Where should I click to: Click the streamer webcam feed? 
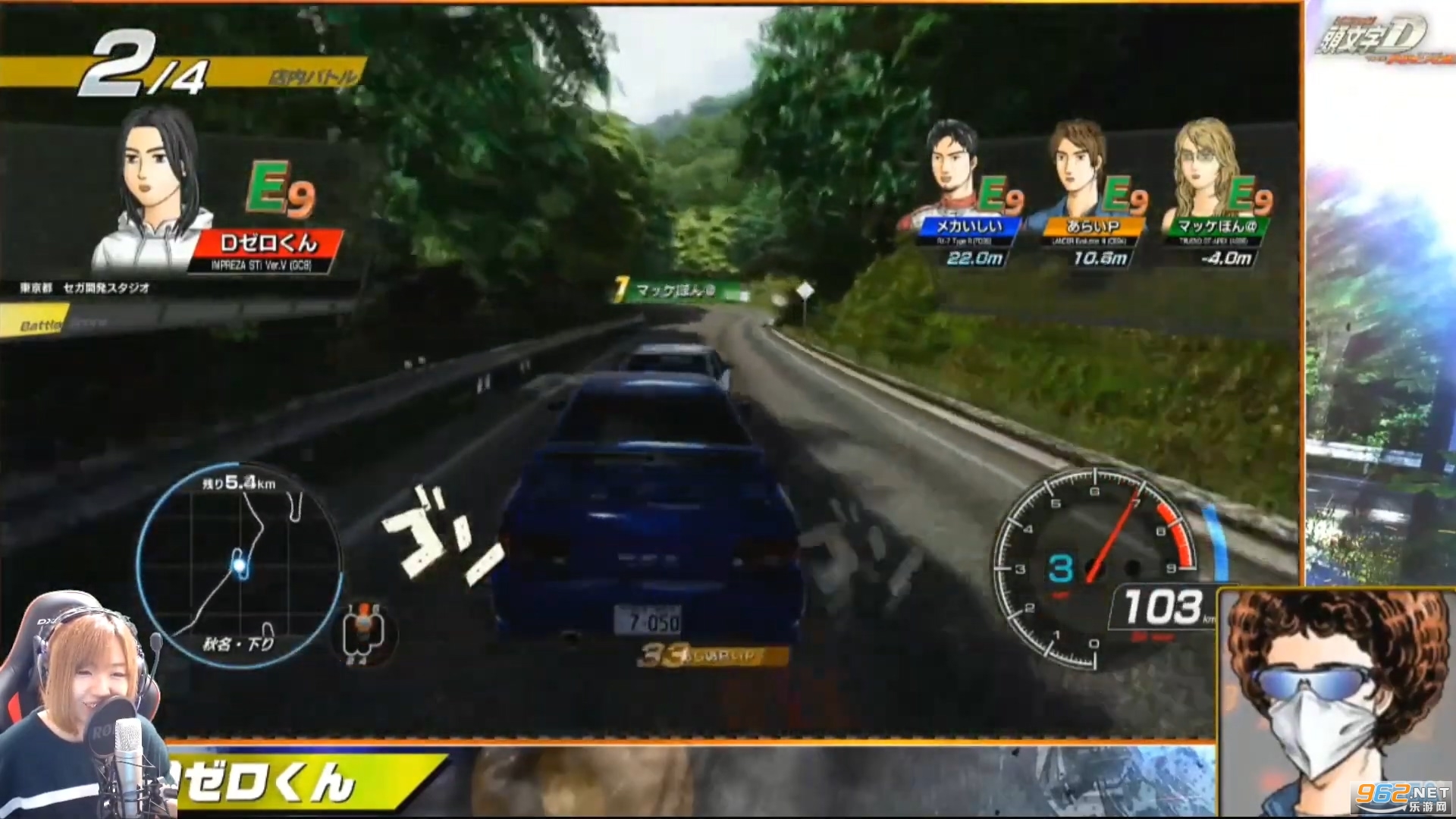[83, 705]
